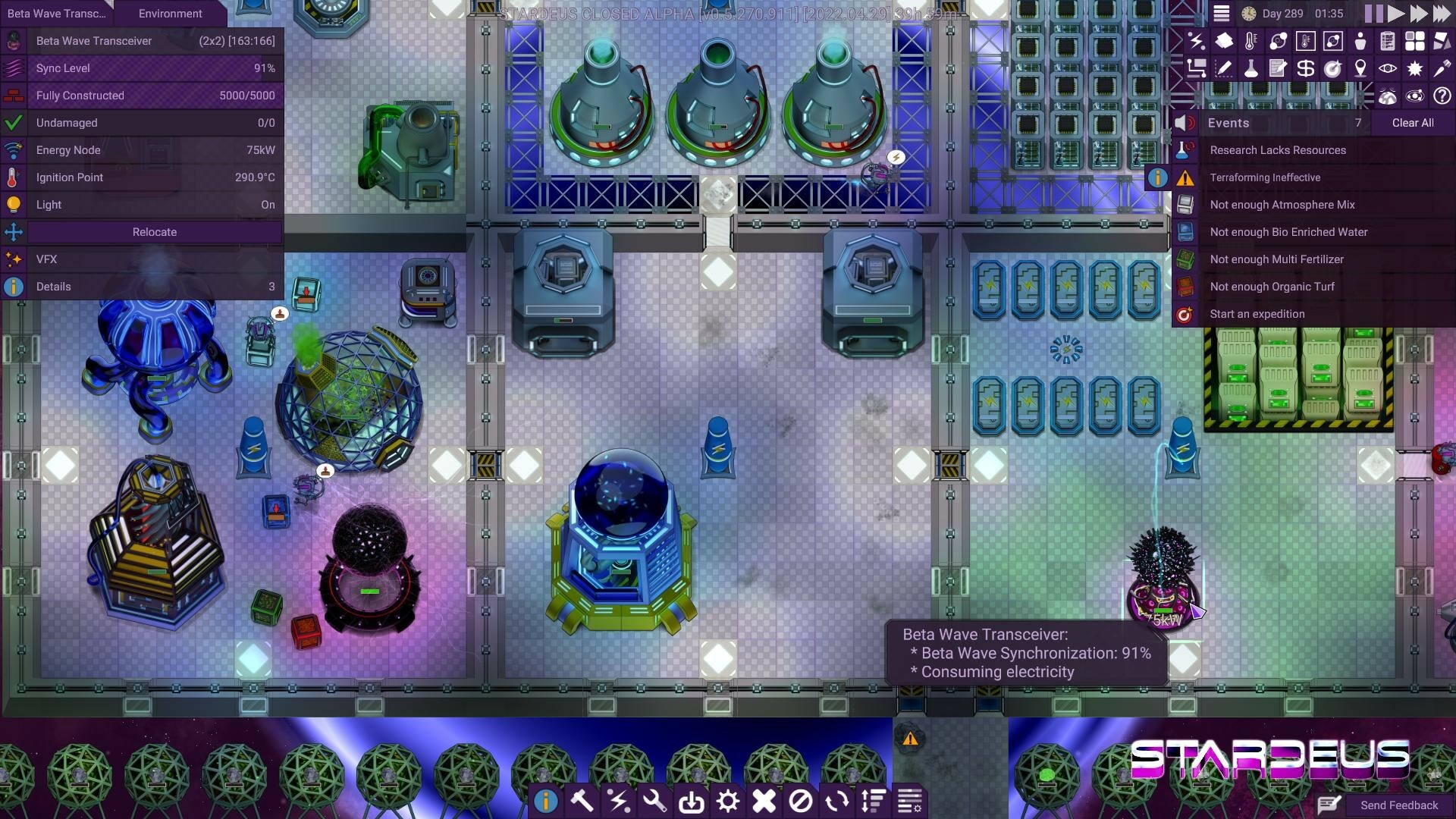Open the cancel (prohibition) tool
The height and width of the screenshot is (819, 1456).
tap(801, 800)
